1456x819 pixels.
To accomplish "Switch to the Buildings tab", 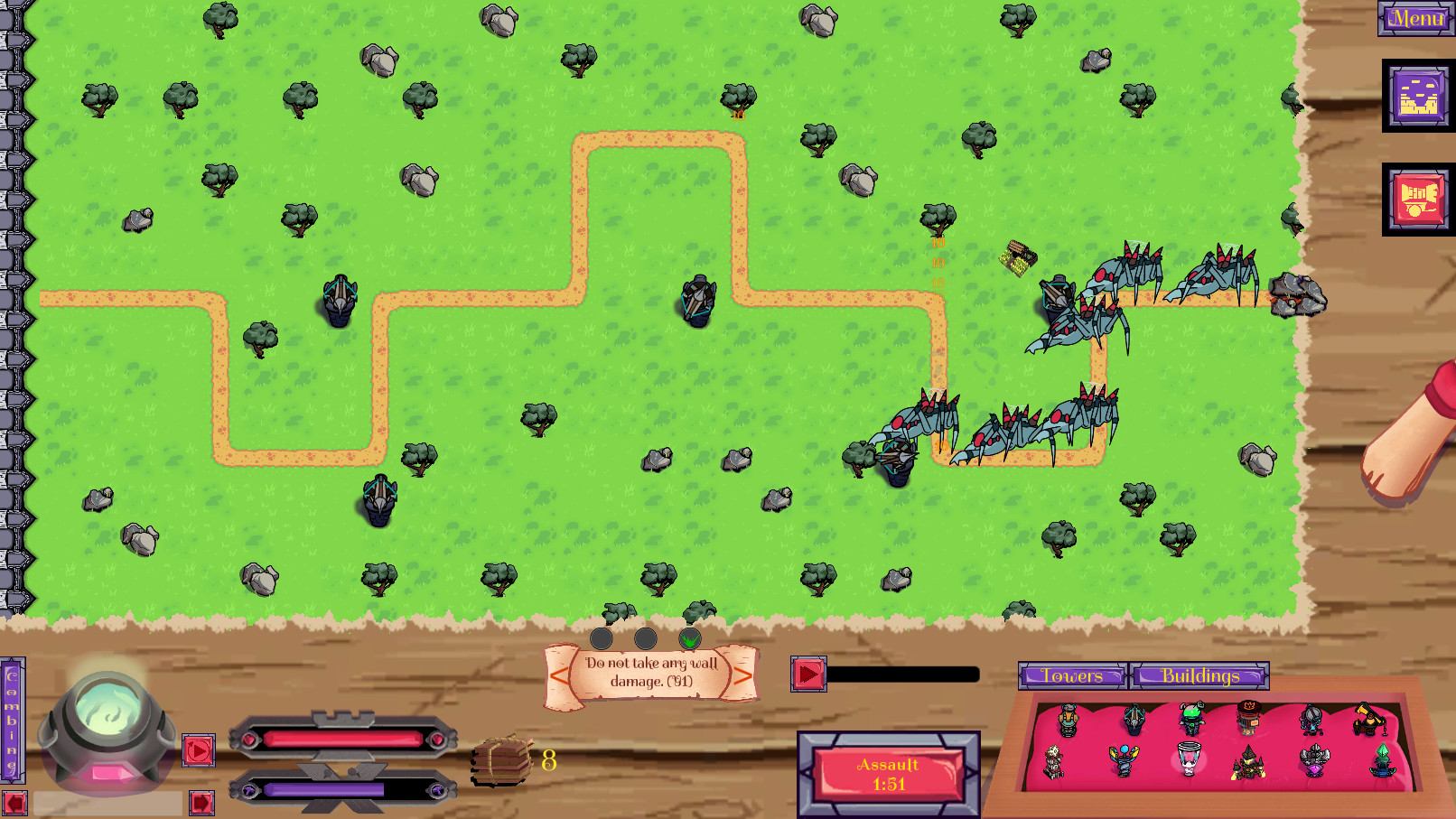I will click(1200, 675).
